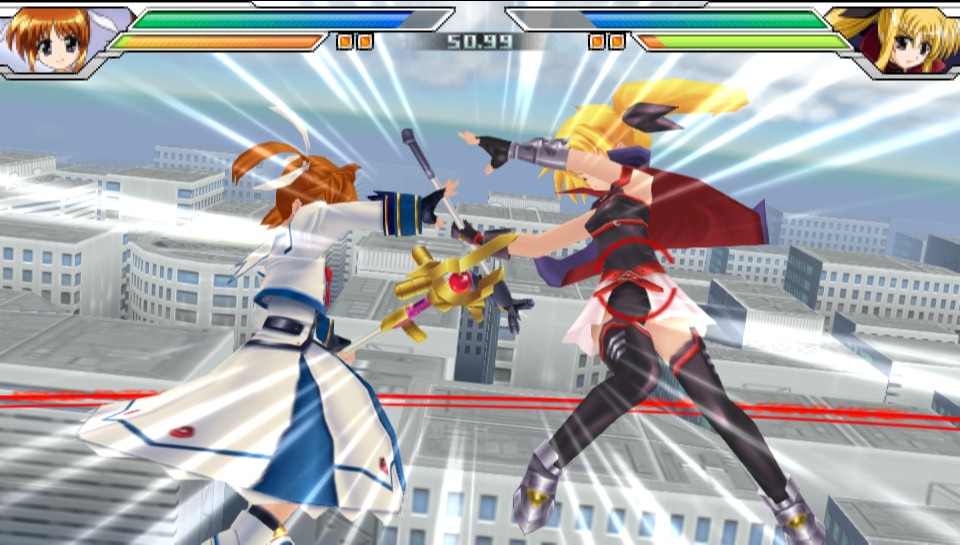Screen dimensions: 960x545
Task: Click the brown-haired player one portrait
Action: coord(52,39)
